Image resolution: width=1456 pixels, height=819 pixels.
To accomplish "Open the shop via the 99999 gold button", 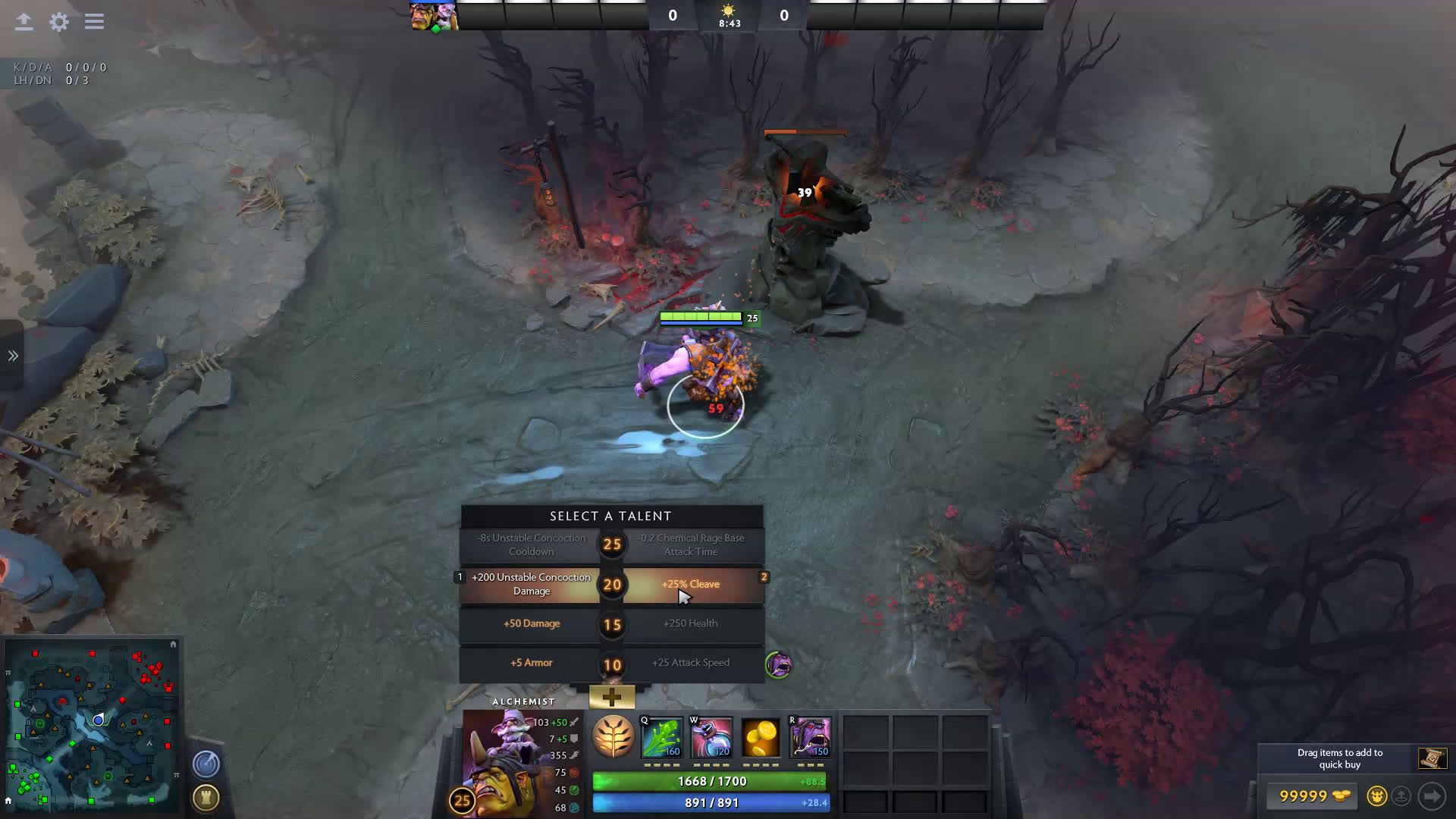I will 1313,796.
